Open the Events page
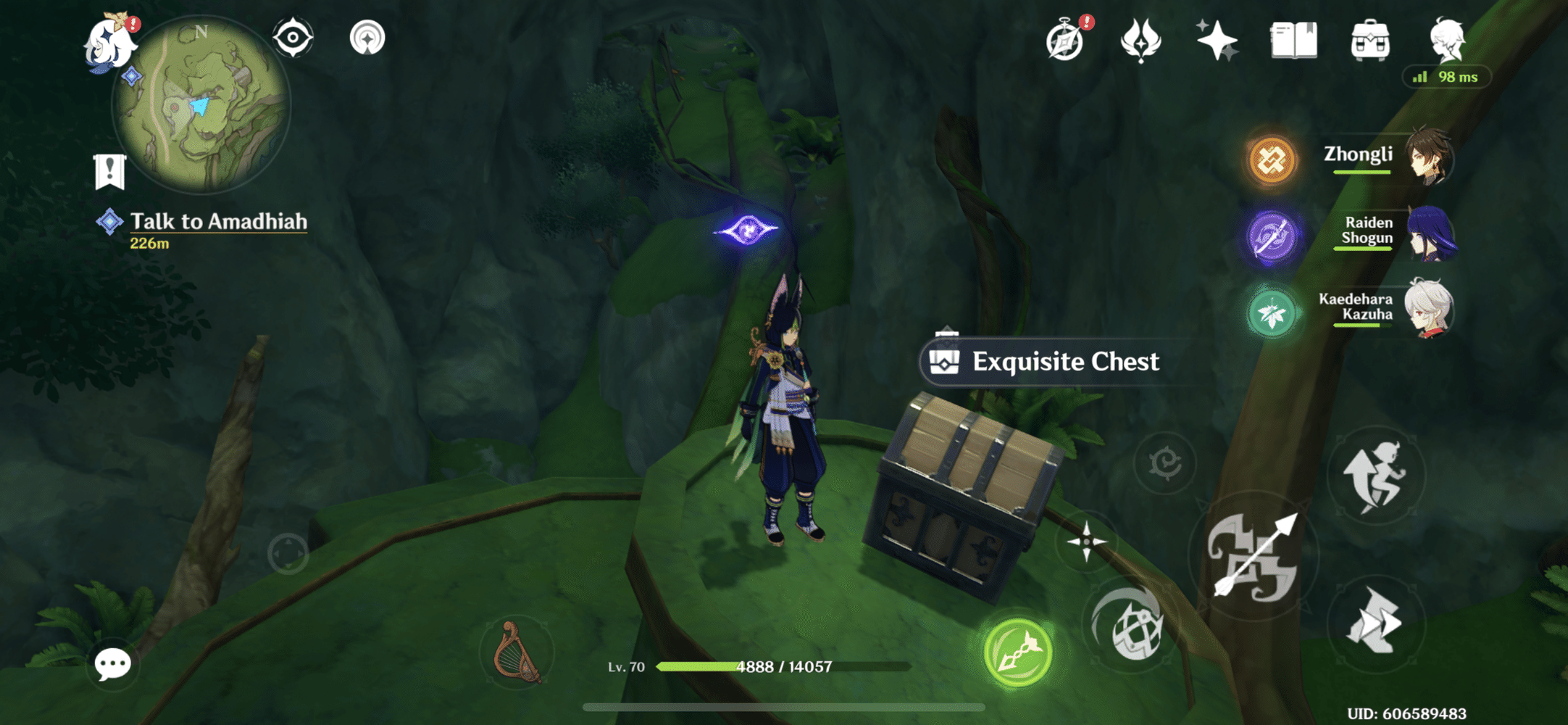 coord(1216,41)
